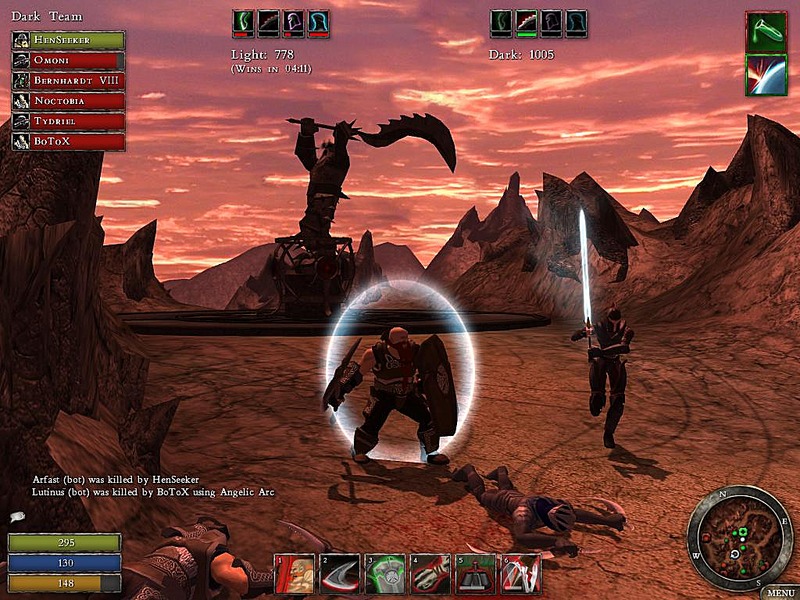Select the green pouring vial buff icon

766,32
